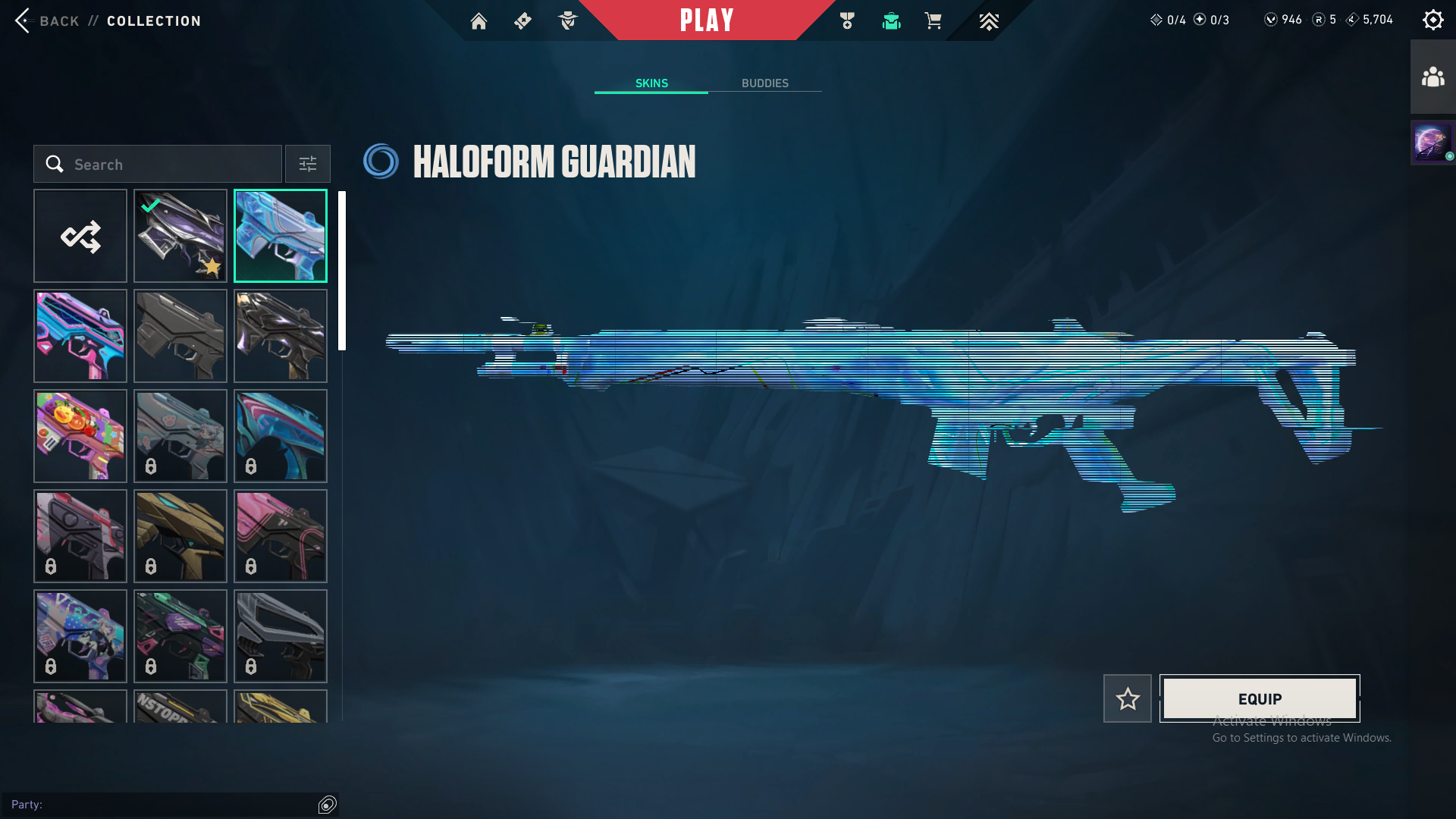The image size is (1456, 819).
Task: Pick the pink and cyan Guardian skin
Action: [x=80, y=336]
